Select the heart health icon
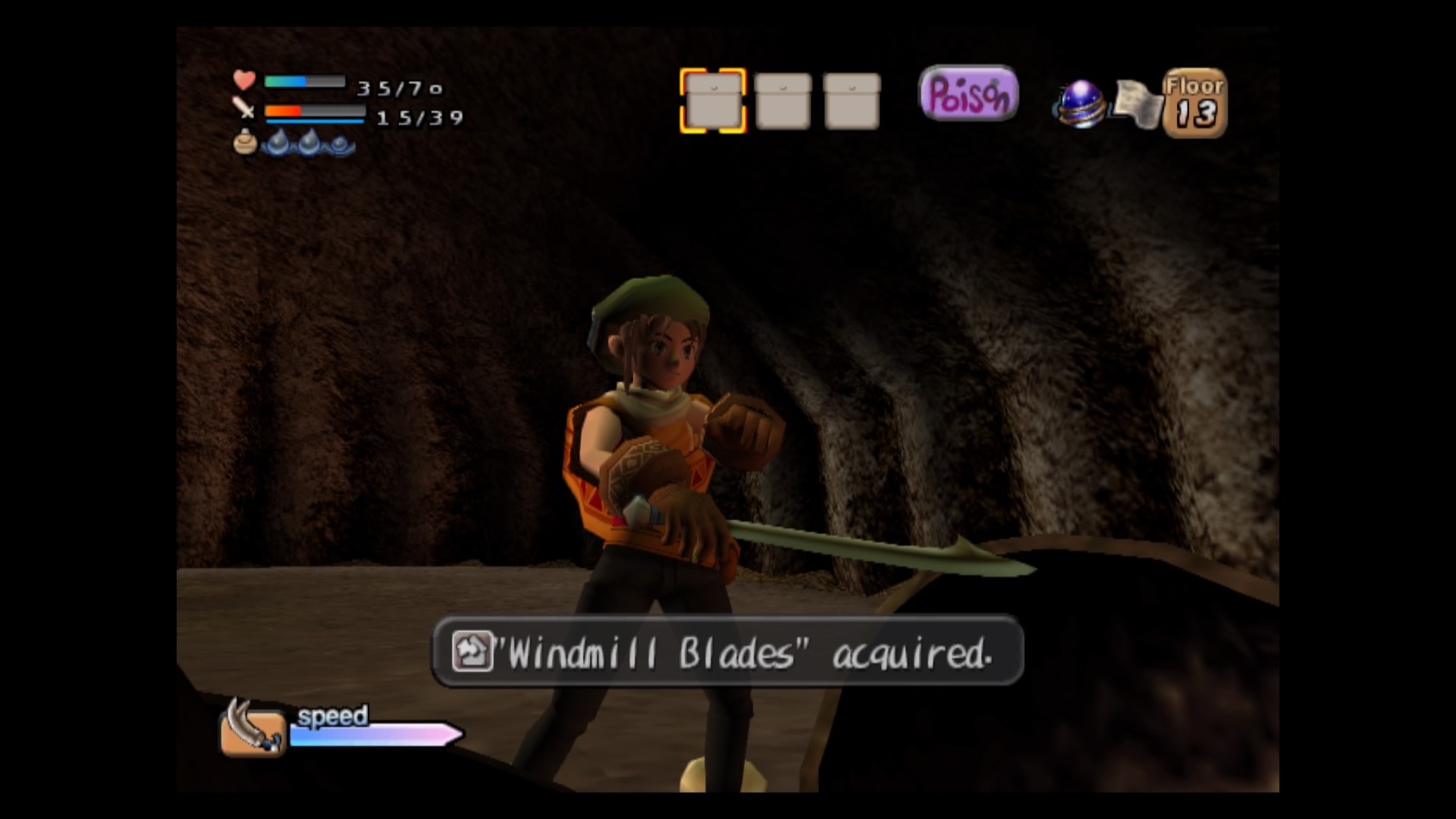 click(x=243, y=79)
